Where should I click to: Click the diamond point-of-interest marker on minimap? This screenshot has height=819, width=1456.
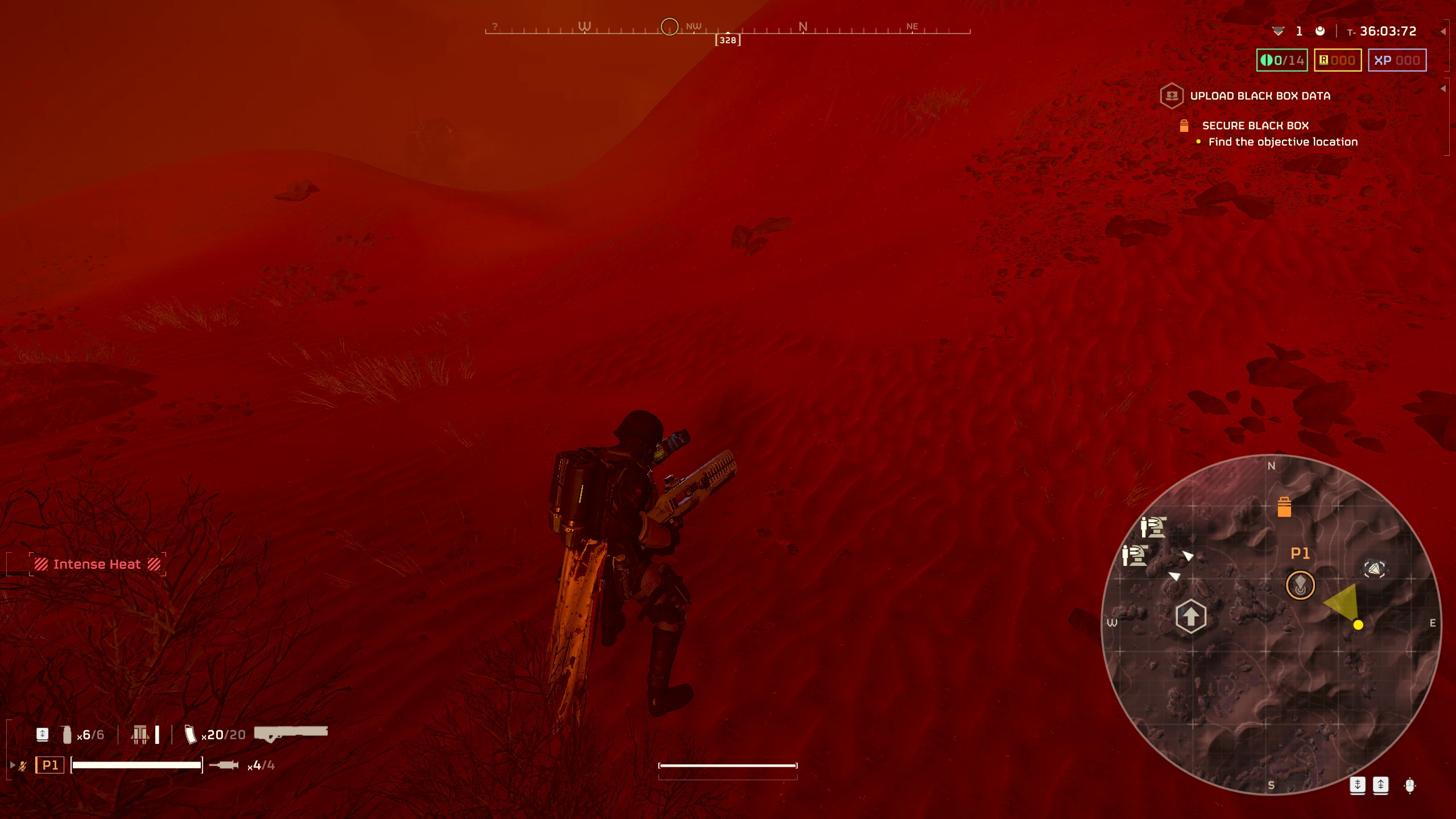1374,569
